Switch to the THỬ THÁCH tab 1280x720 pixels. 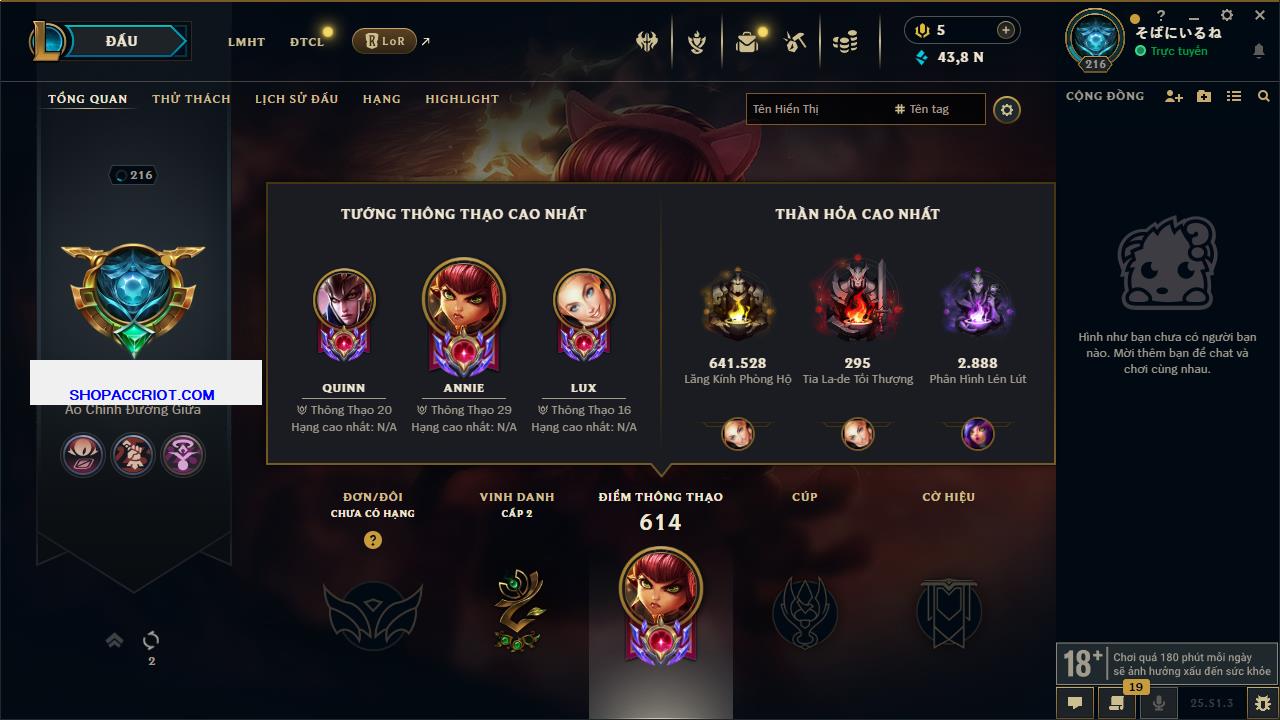[x=191, y=99]
